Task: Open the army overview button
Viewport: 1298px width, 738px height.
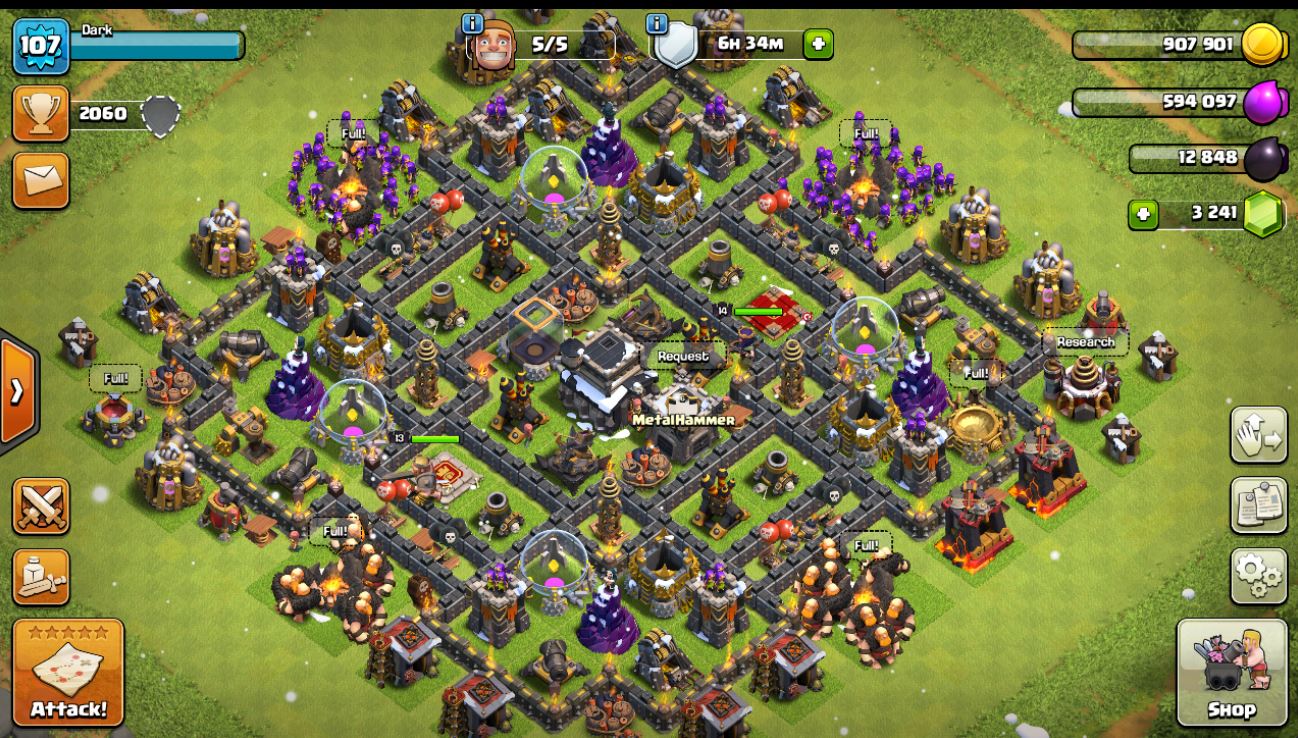Action: coord(41,576)
